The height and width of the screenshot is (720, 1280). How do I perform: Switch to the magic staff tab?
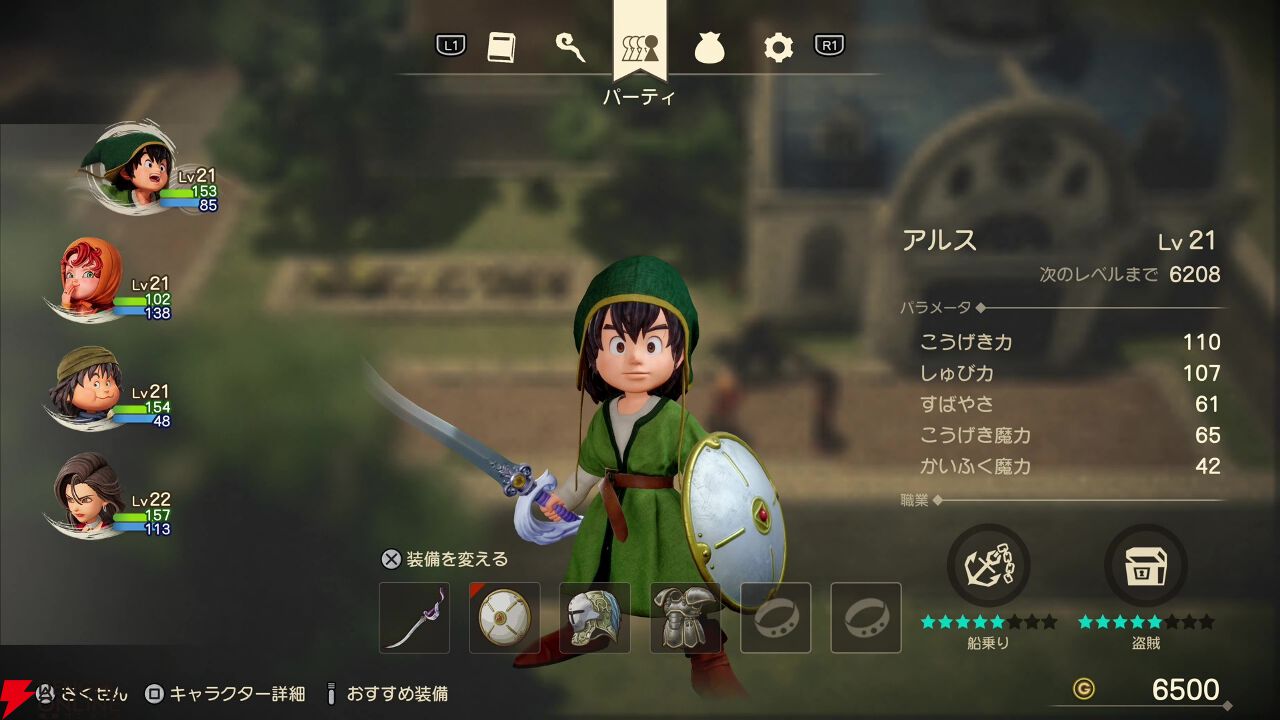pyautogui.click(x=570, y=47)
